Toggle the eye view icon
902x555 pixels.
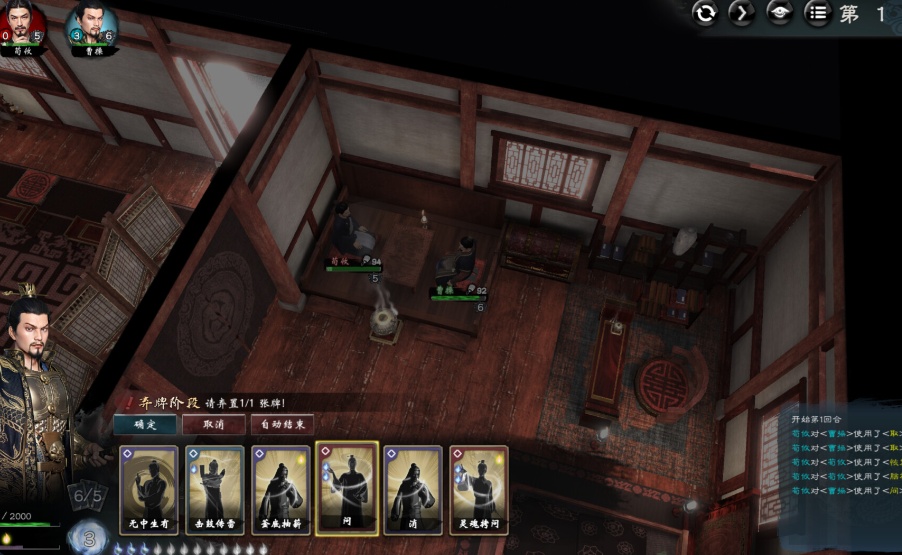click(780, 13)
